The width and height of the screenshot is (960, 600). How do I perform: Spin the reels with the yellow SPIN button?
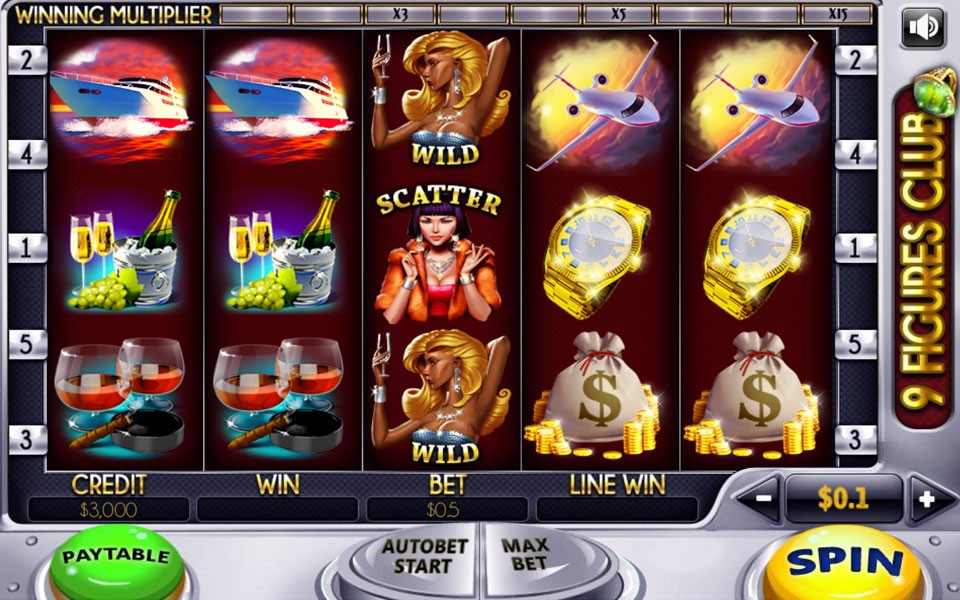pos(845,565)
